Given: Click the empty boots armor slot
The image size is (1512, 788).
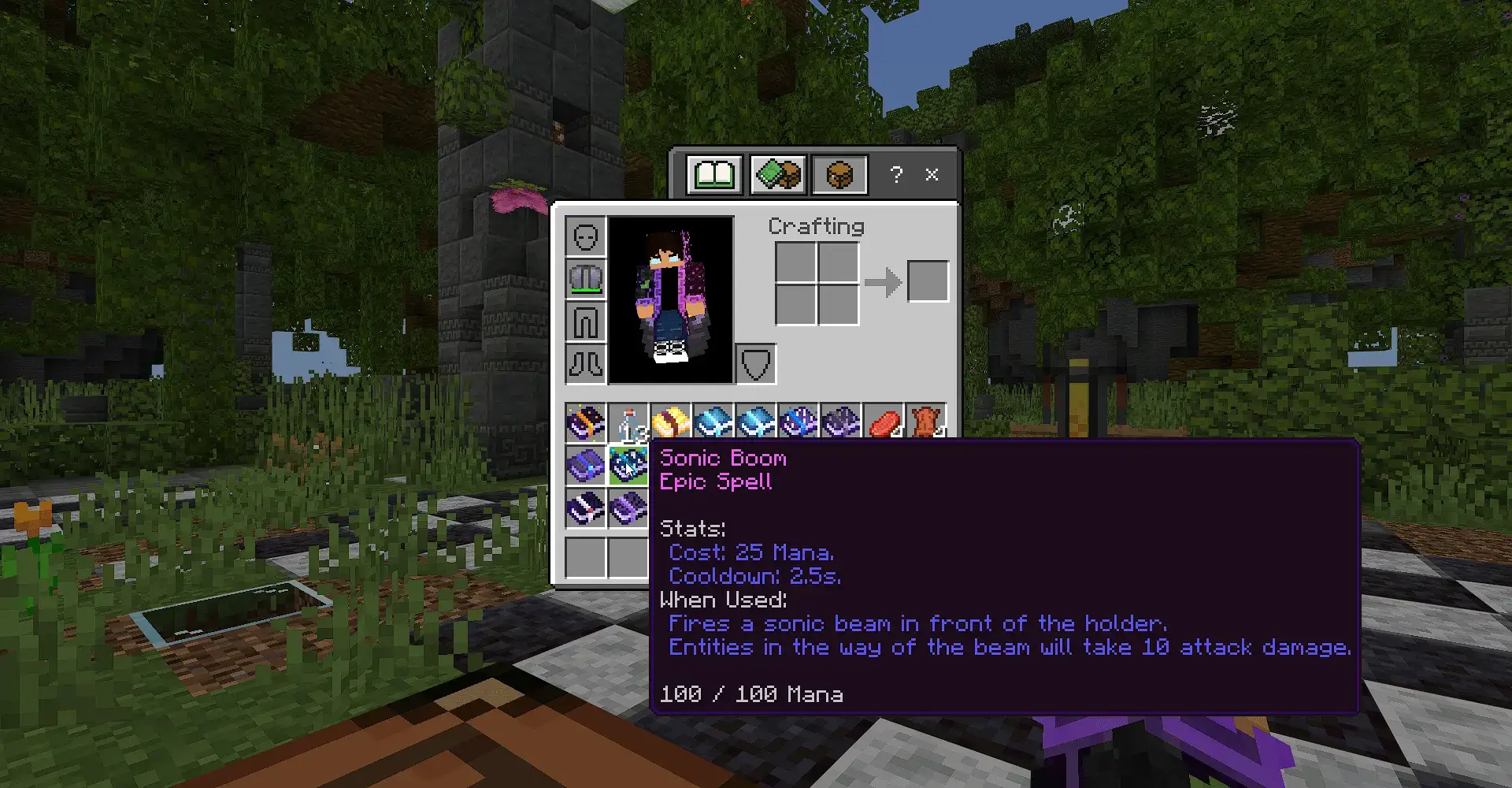Looking at the screenshot, I should point(585,364).
